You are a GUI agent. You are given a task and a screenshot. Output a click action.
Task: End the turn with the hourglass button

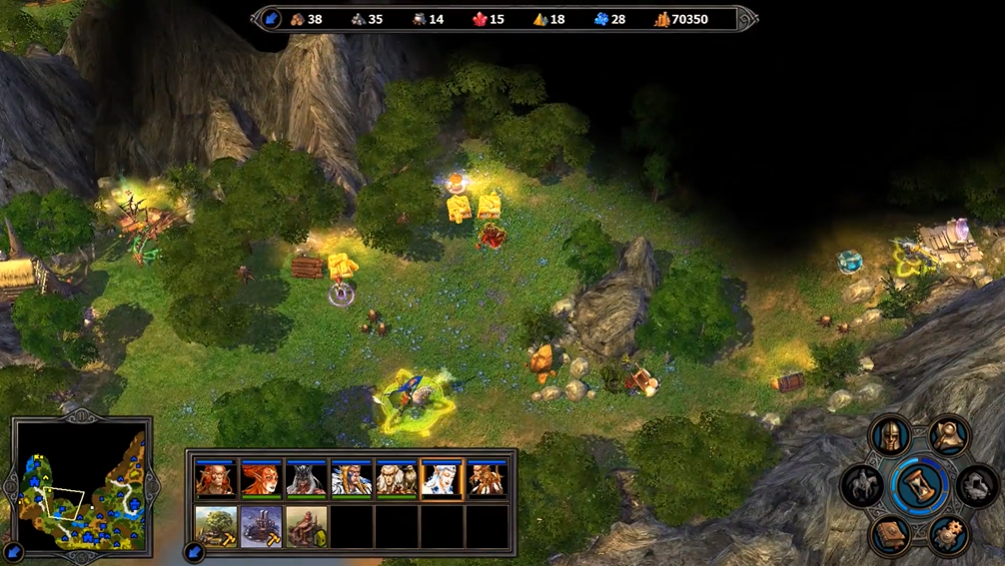click(917, 485)
